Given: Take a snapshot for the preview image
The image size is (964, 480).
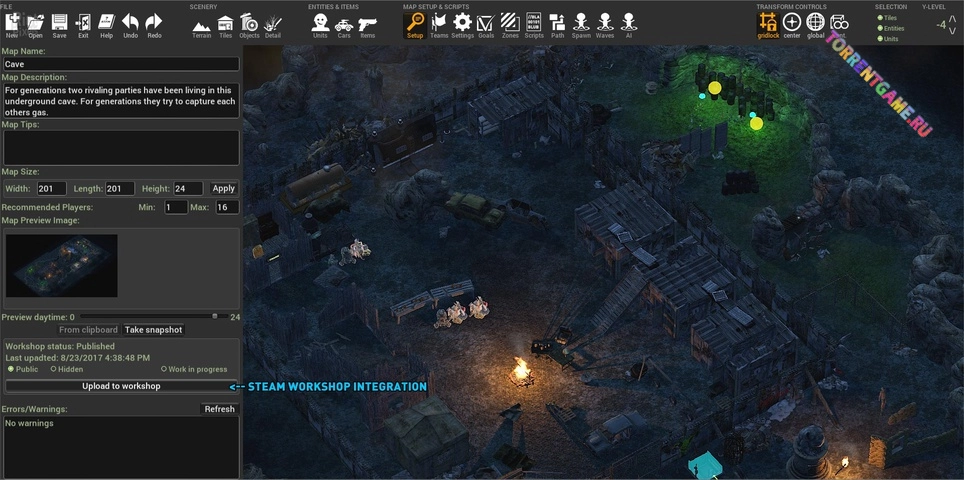Looking at the screenshot, I should coord(154,330).
